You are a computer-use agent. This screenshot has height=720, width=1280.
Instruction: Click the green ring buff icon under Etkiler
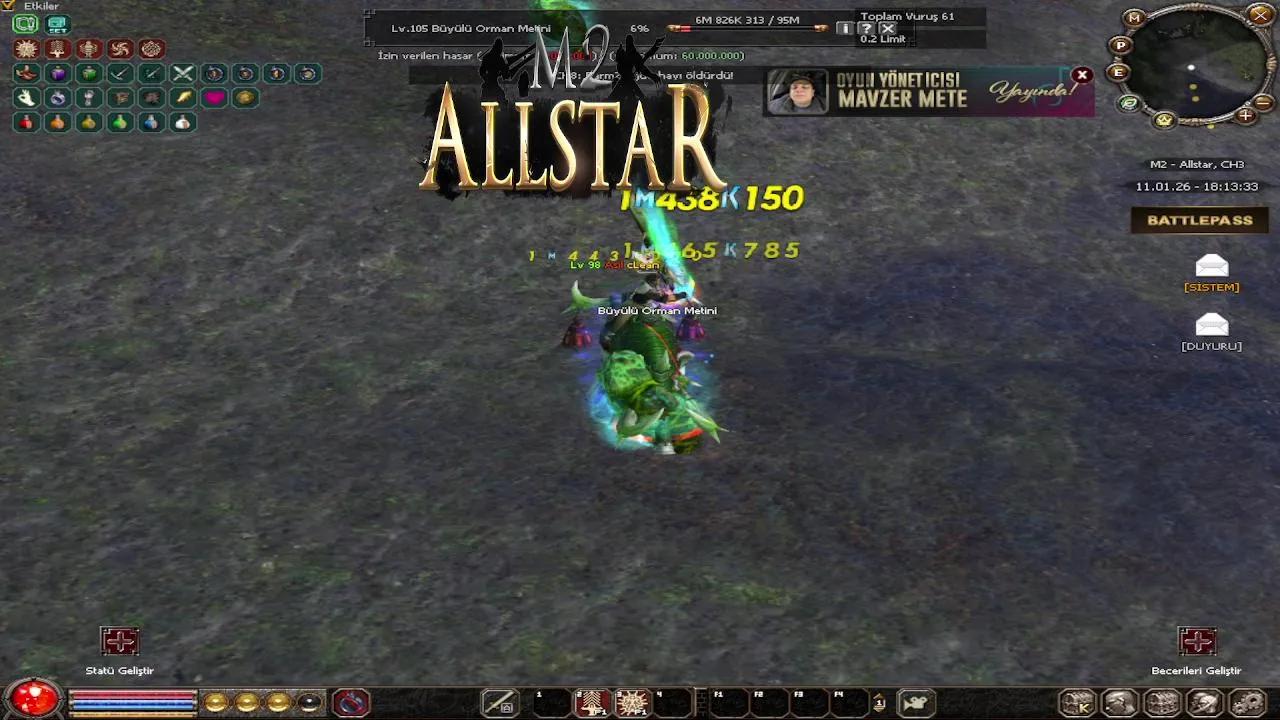coord(26,23)
